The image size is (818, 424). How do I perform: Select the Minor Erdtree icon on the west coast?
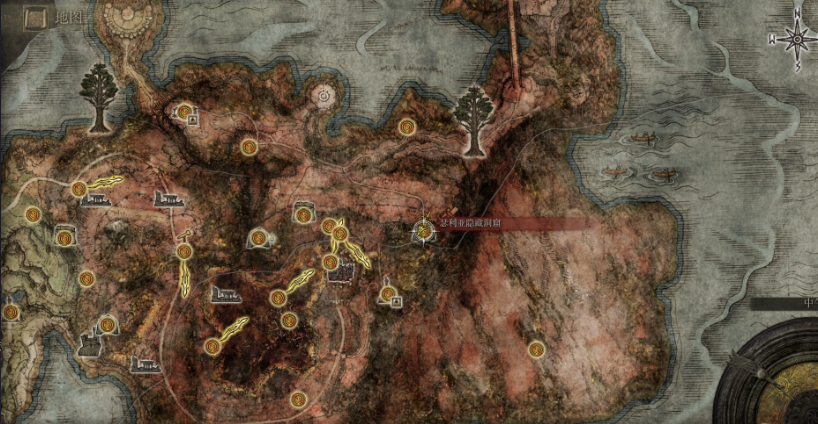pos(99,95)
